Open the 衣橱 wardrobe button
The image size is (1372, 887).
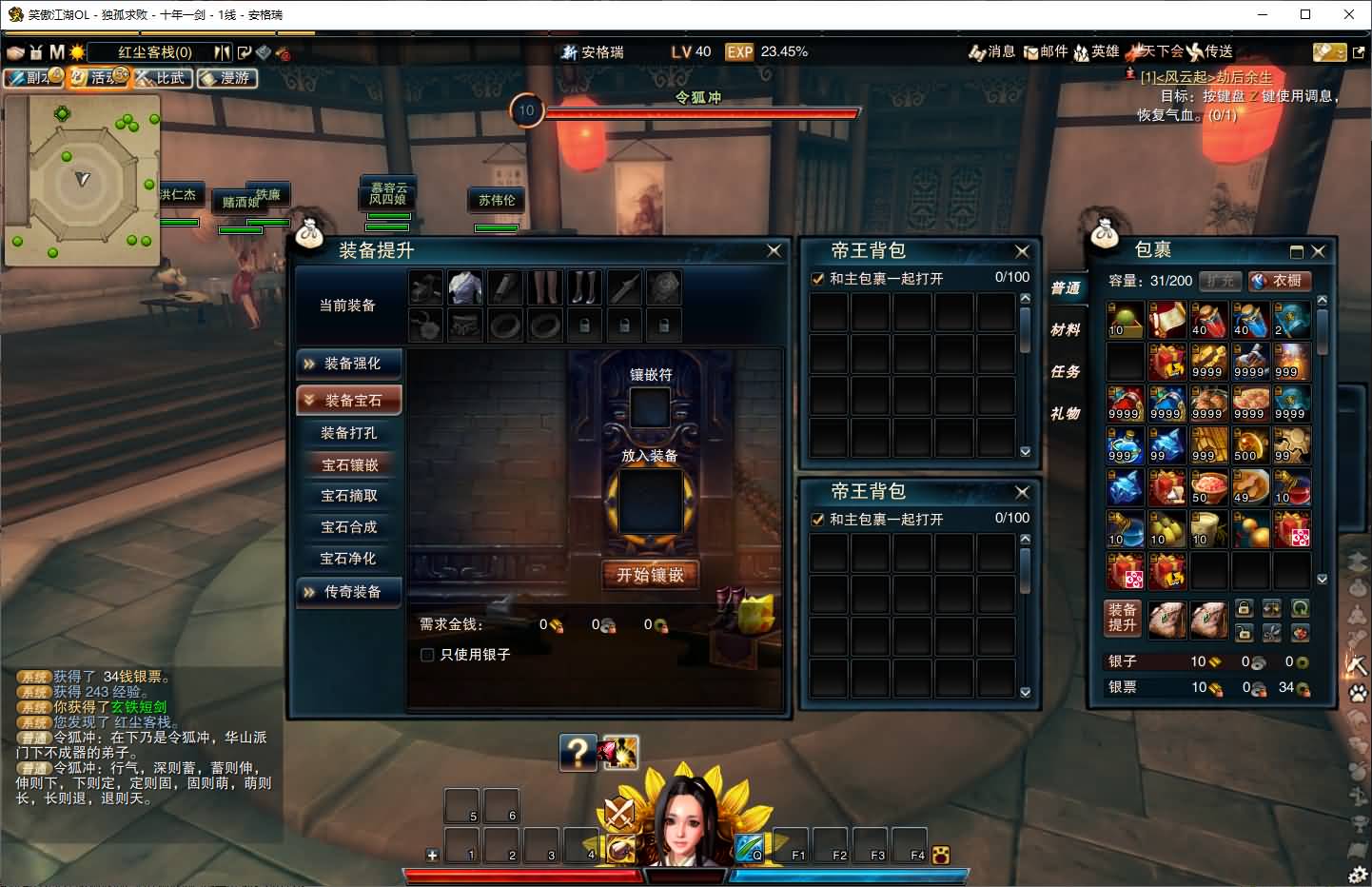pos(1279,281)
